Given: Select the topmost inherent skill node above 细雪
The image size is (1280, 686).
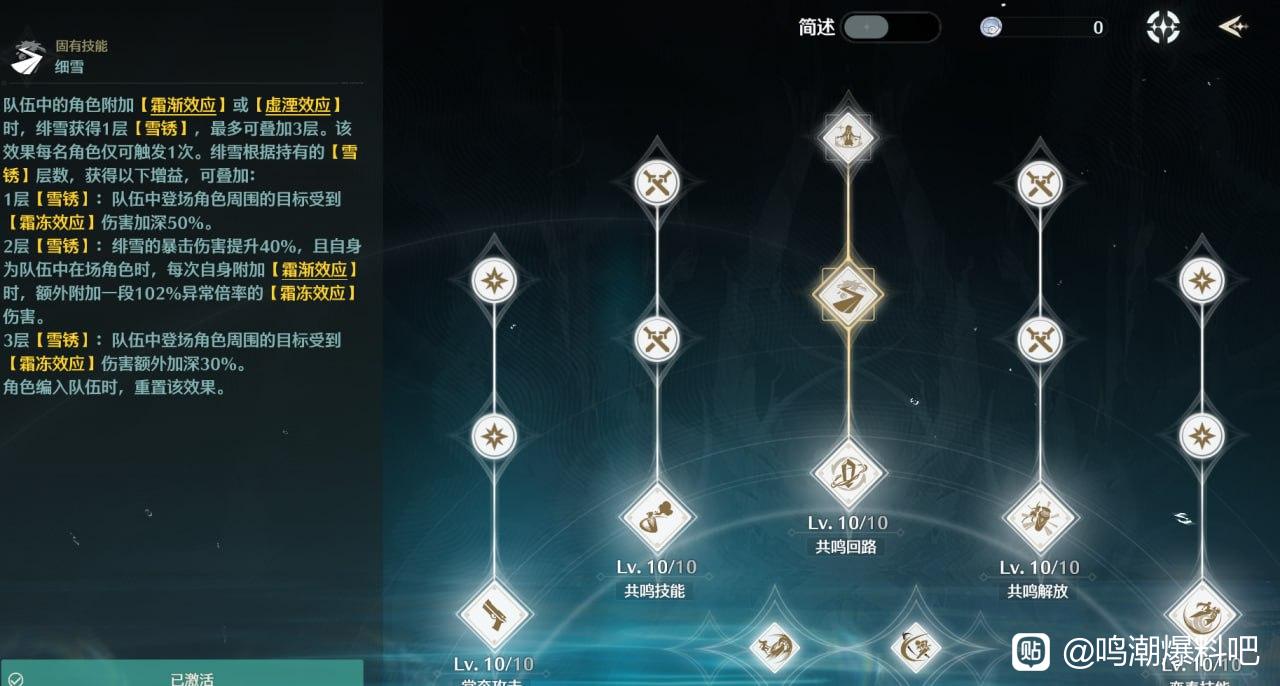Looking at the screenshot, I should (x=848, y=137).
